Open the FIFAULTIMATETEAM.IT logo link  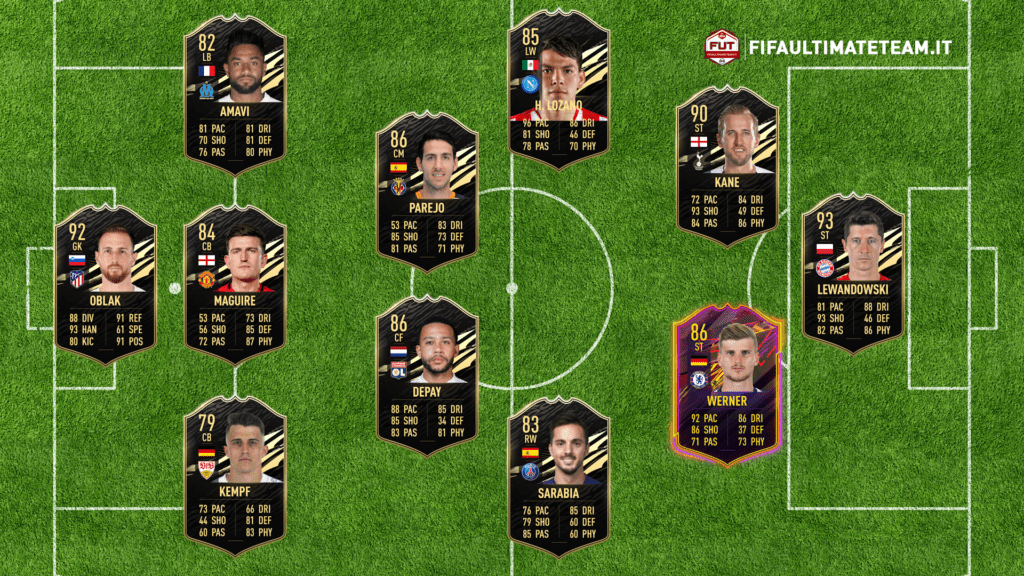828,47
